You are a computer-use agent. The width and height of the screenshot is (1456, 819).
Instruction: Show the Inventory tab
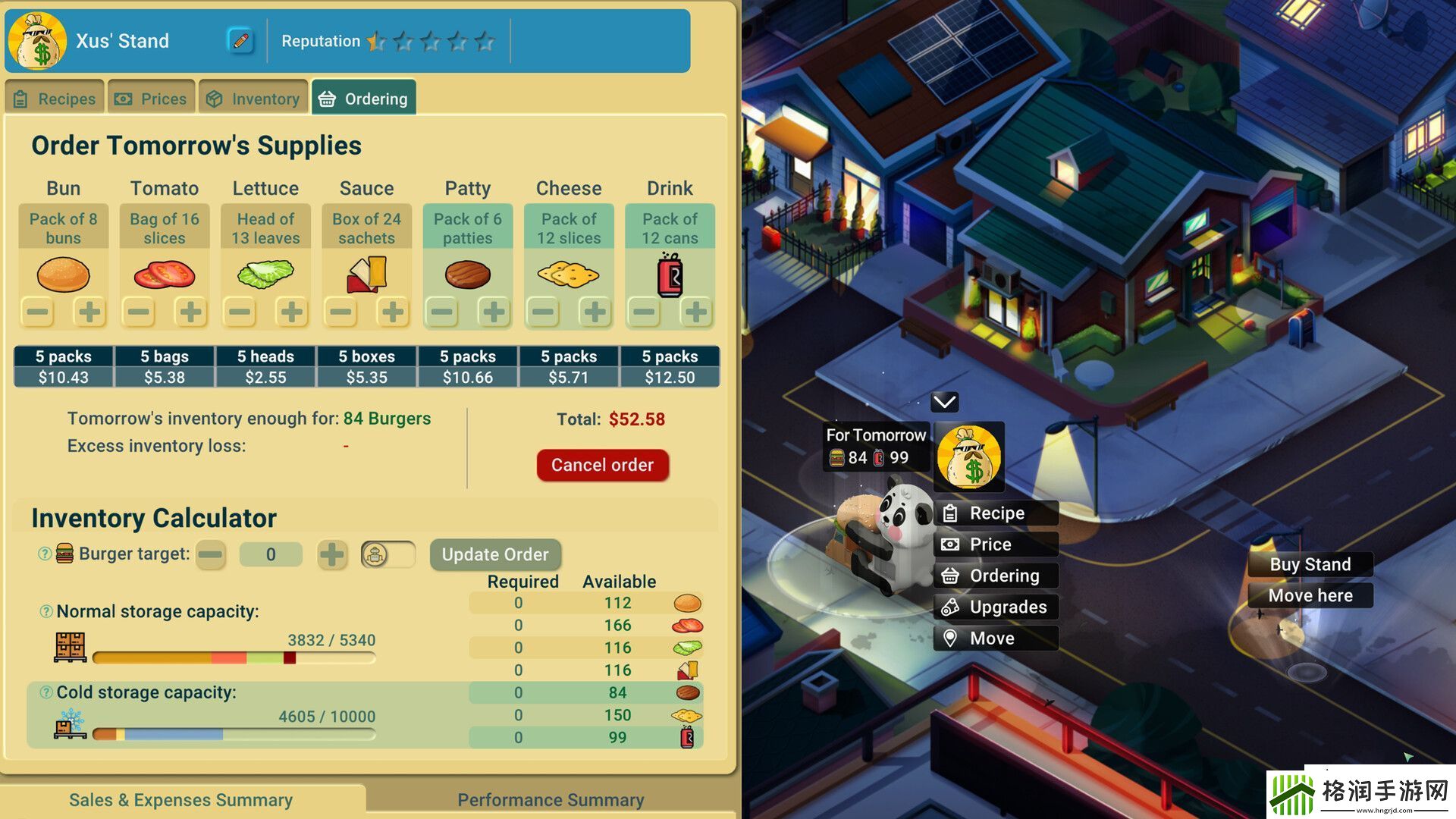pos(253,99)
